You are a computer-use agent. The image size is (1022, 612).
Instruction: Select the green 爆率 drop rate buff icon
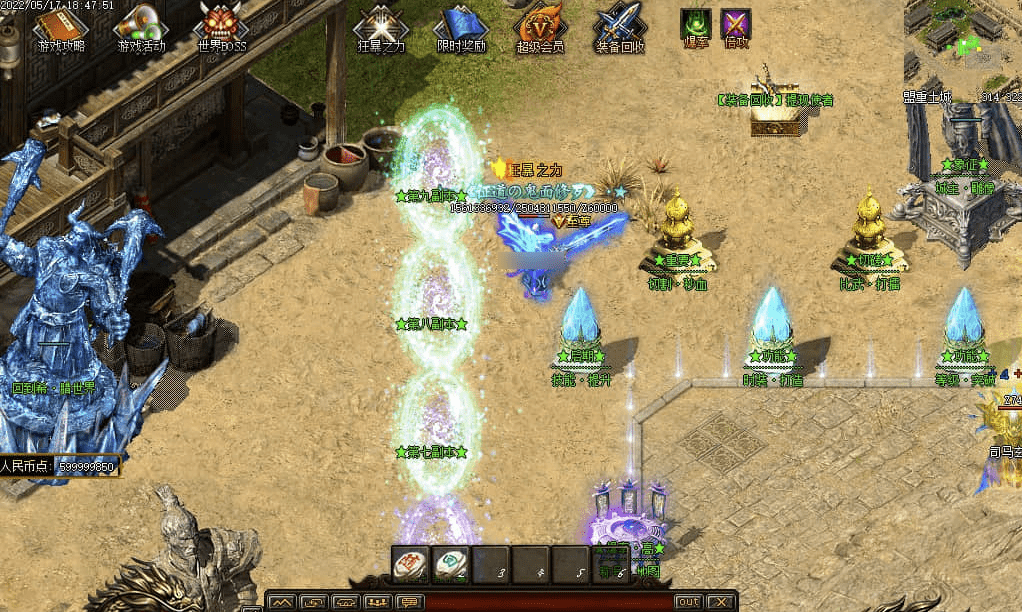(695, 23)
